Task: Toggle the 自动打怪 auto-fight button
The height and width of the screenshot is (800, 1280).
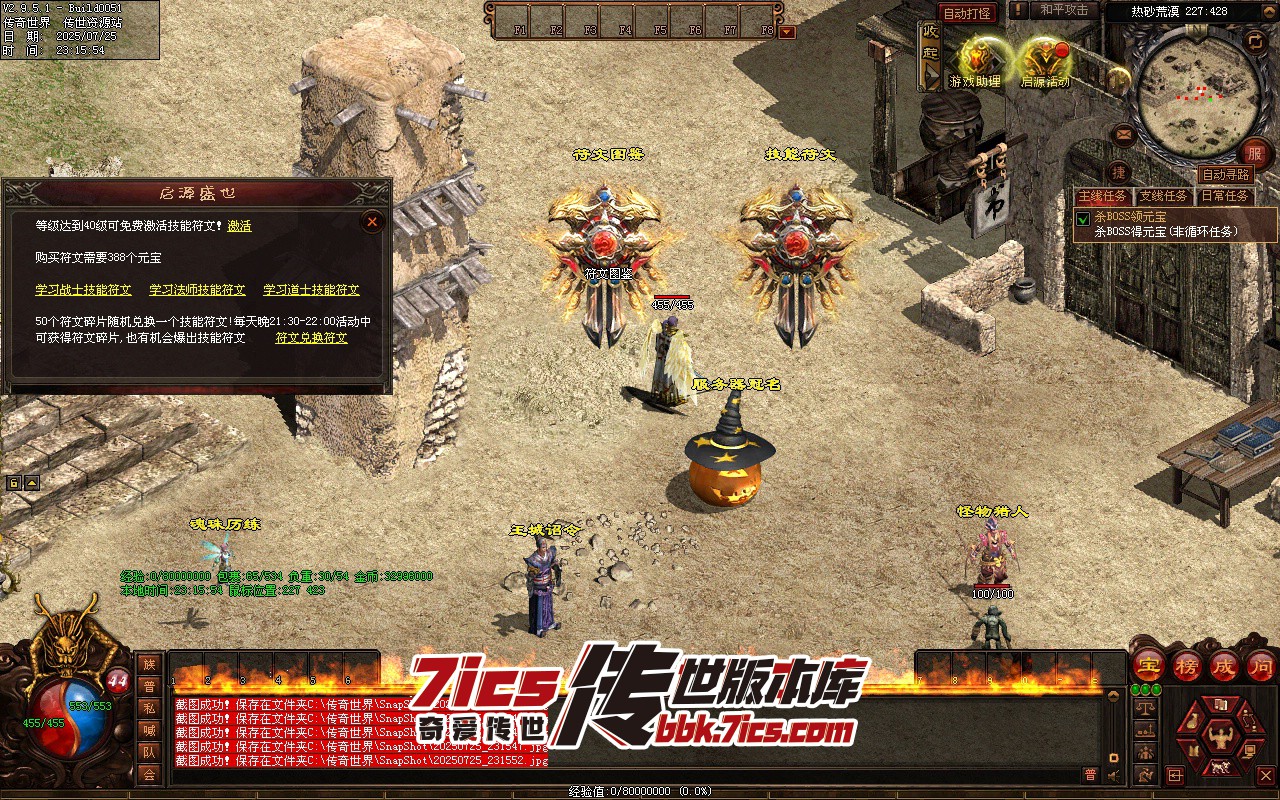Action: click(x=967, y=13)
